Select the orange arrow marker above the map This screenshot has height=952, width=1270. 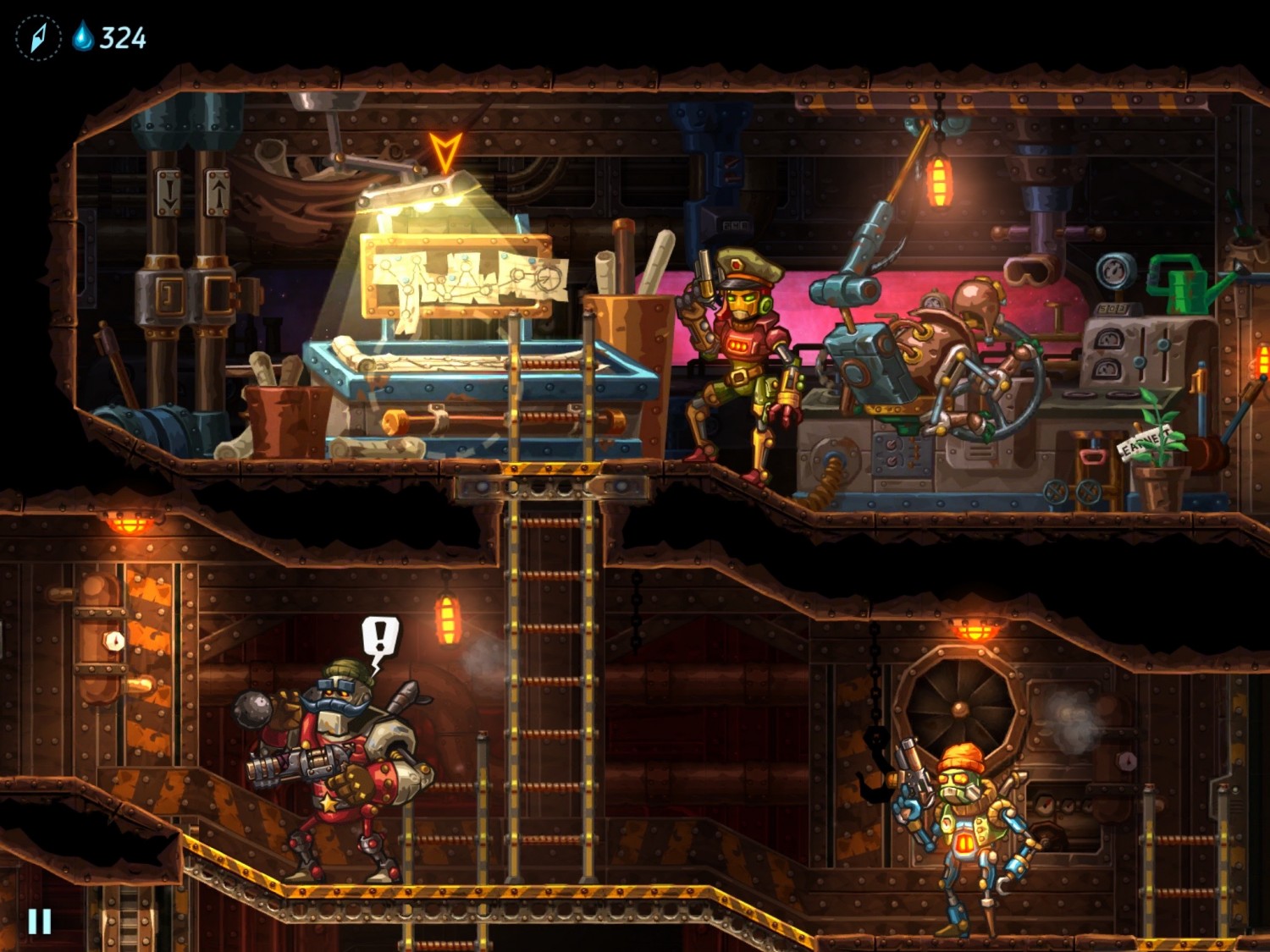[x=444, y=152]
